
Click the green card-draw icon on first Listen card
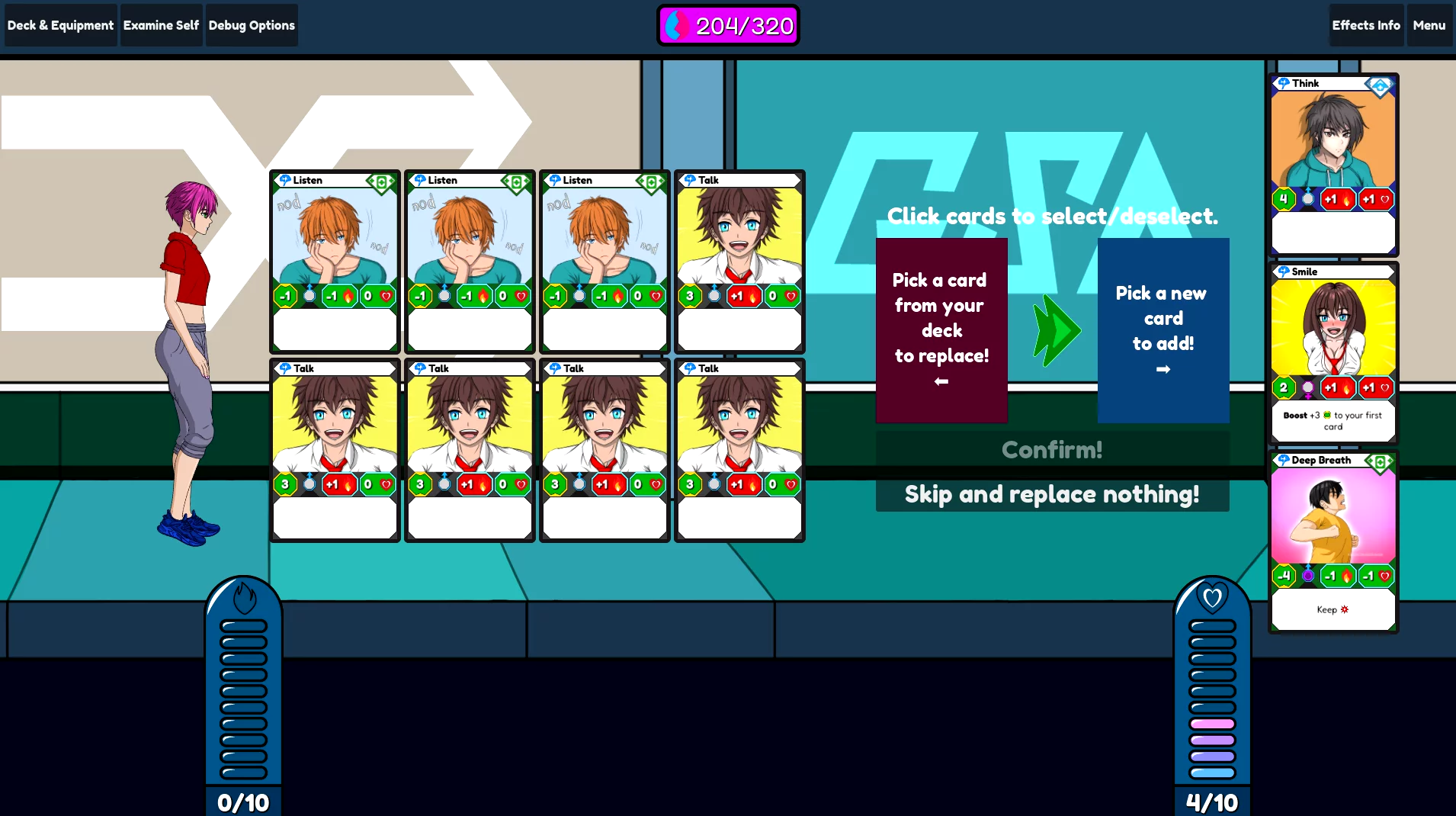[x=380, y=183]
